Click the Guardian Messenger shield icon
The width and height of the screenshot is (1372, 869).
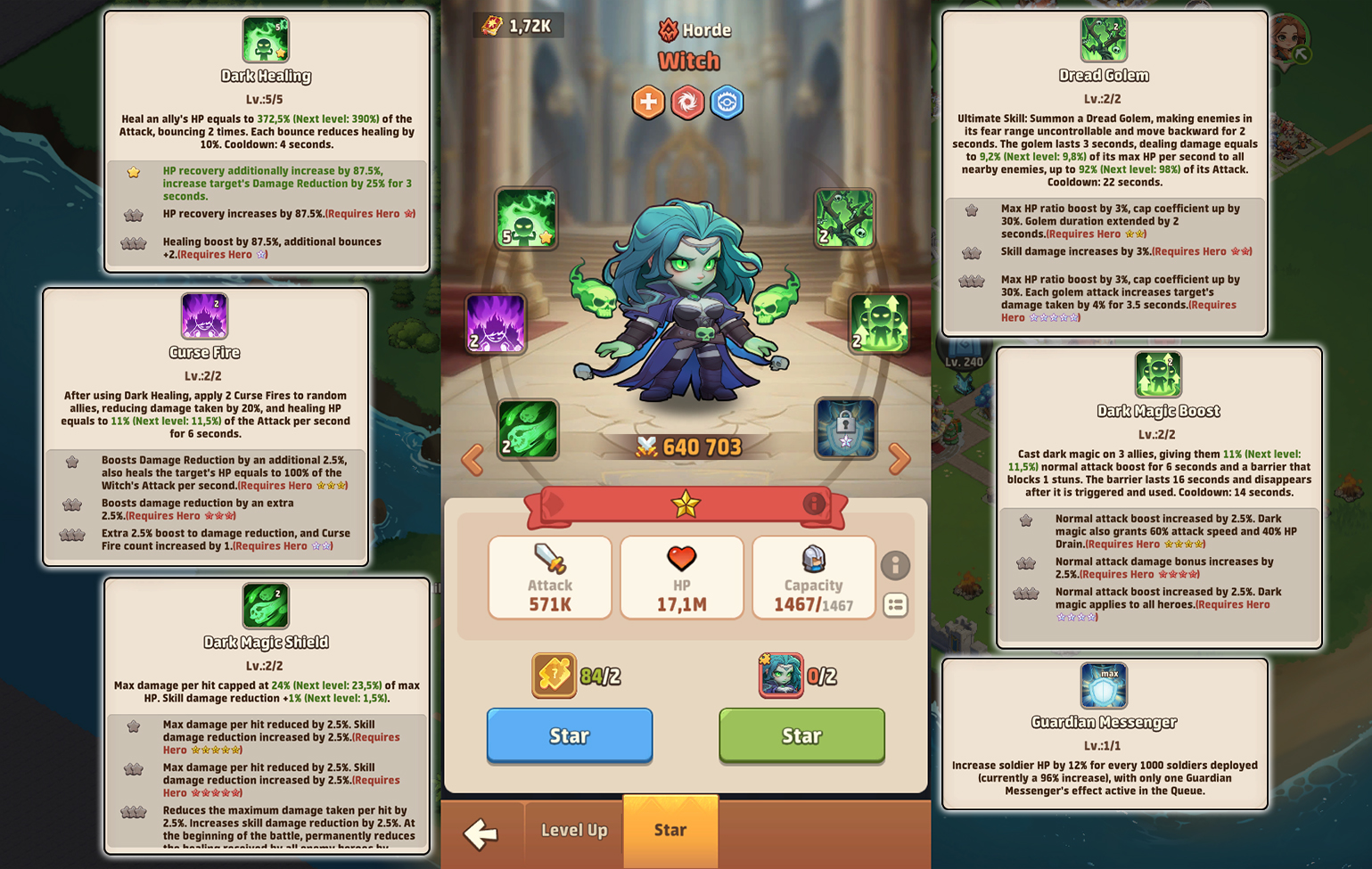1105,686
